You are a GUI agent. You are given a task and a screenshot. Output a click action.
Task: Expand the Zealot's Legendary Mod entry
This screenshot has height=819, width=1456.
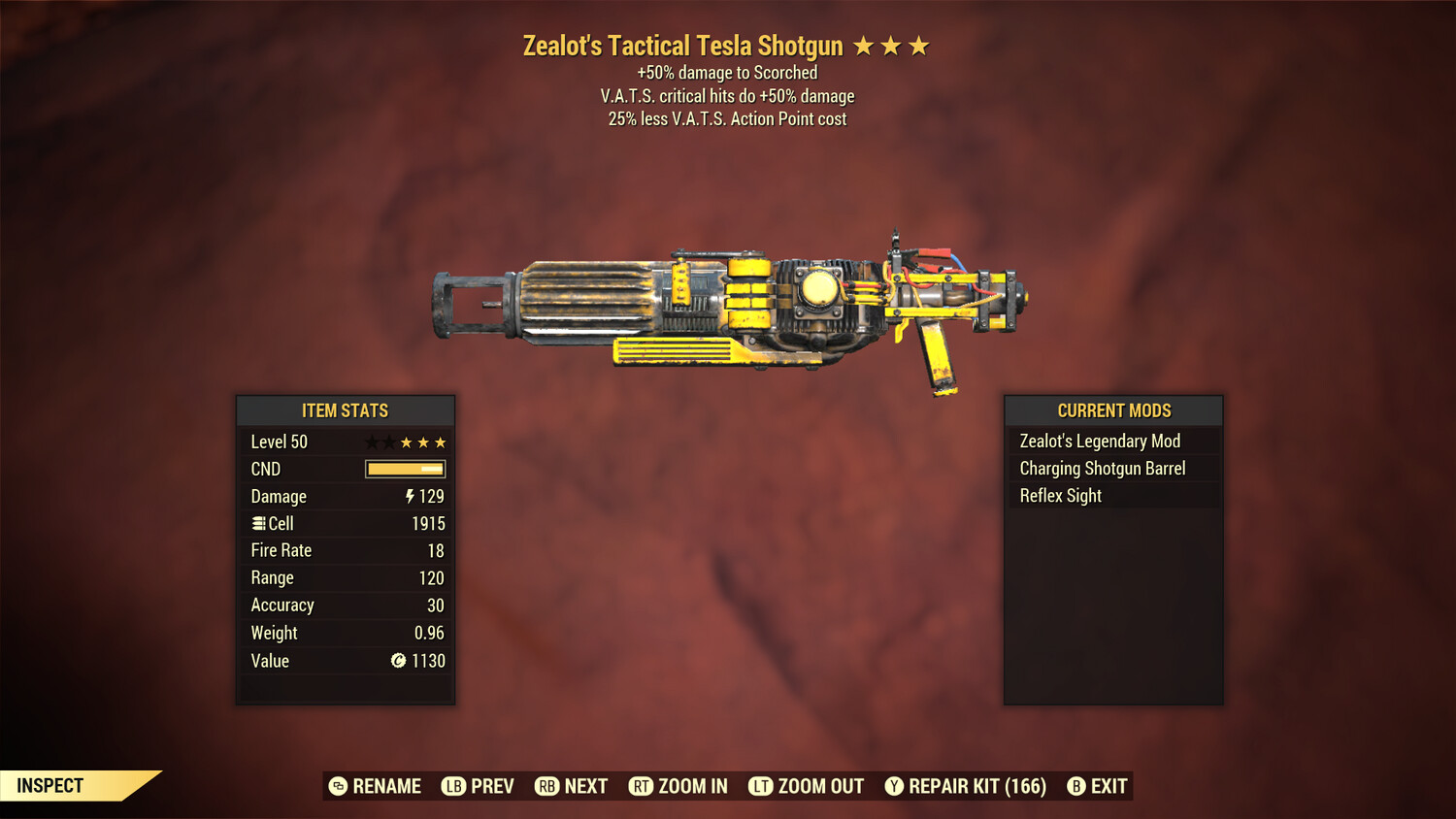click(1100, 441)
